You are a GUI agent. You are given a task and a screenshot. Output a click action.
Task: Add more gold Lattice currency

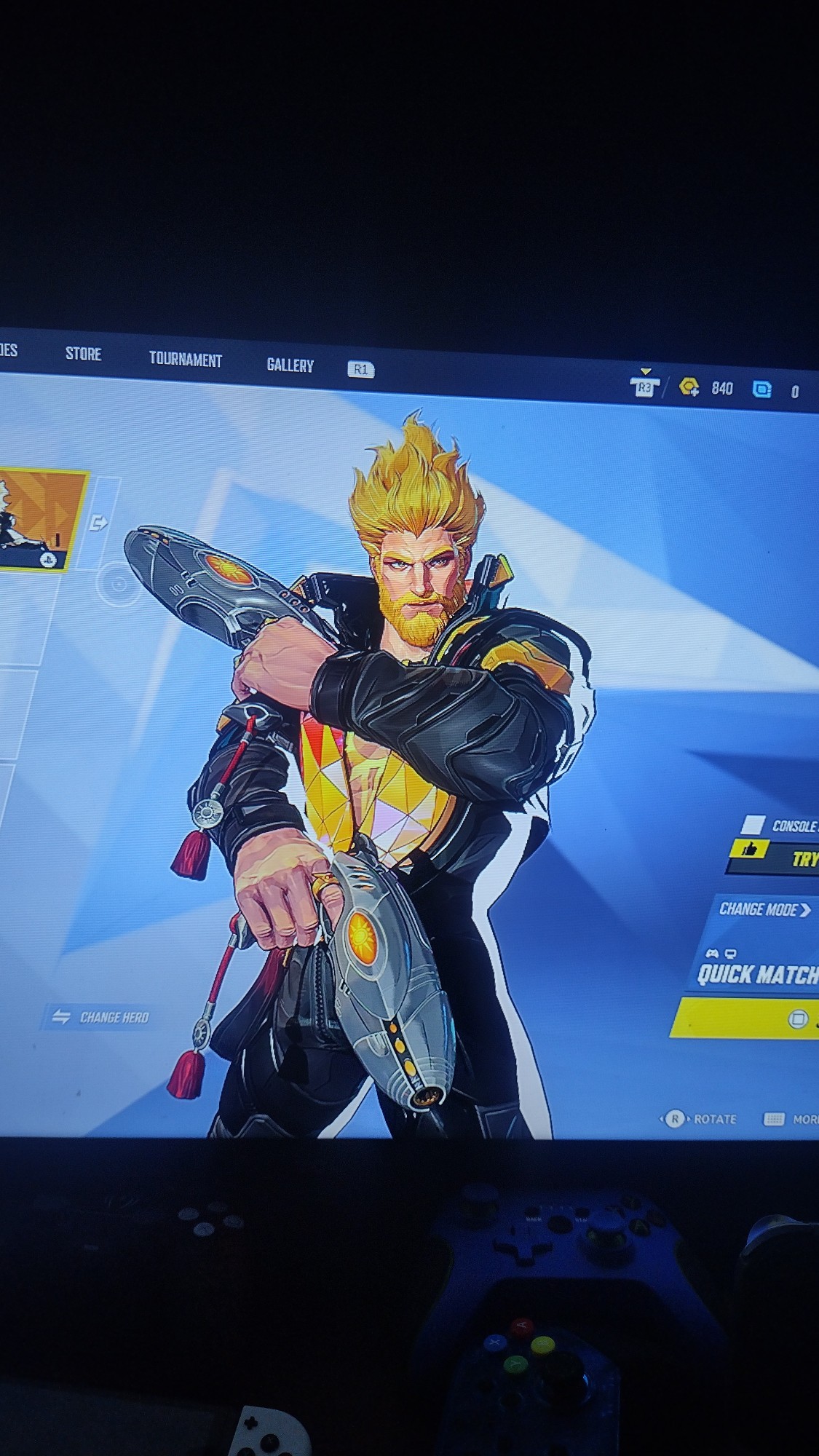pos(689,387)
